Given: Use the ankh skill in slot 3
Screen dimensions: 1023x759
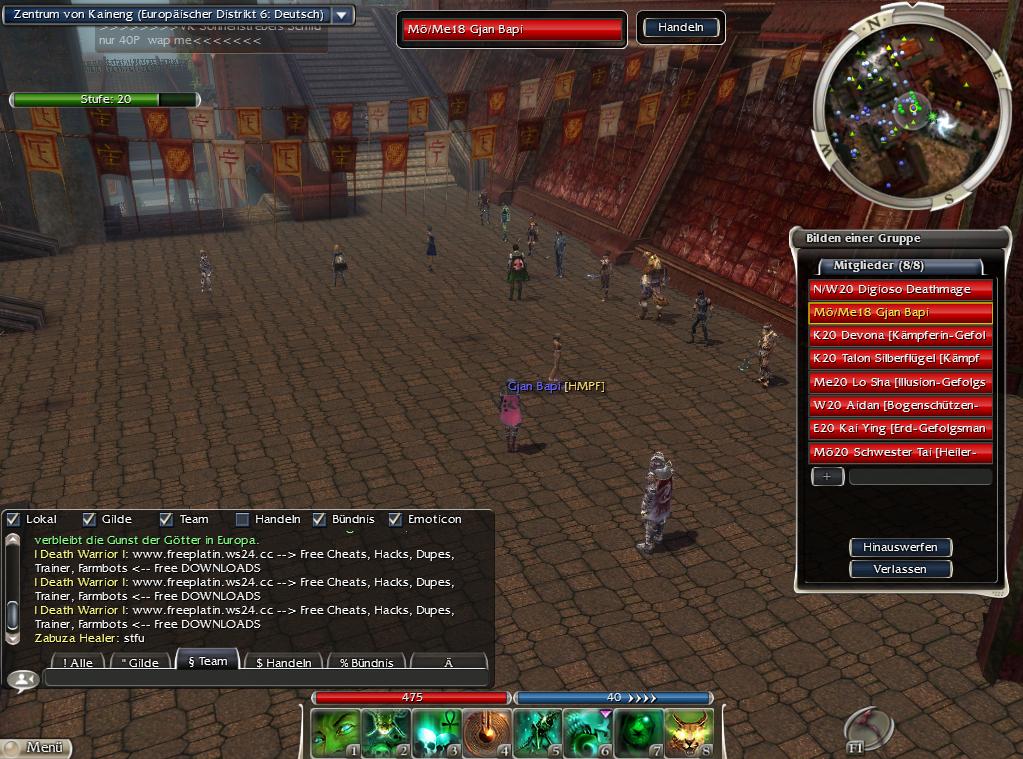Looking at the screenshot, I should point(437,733).
